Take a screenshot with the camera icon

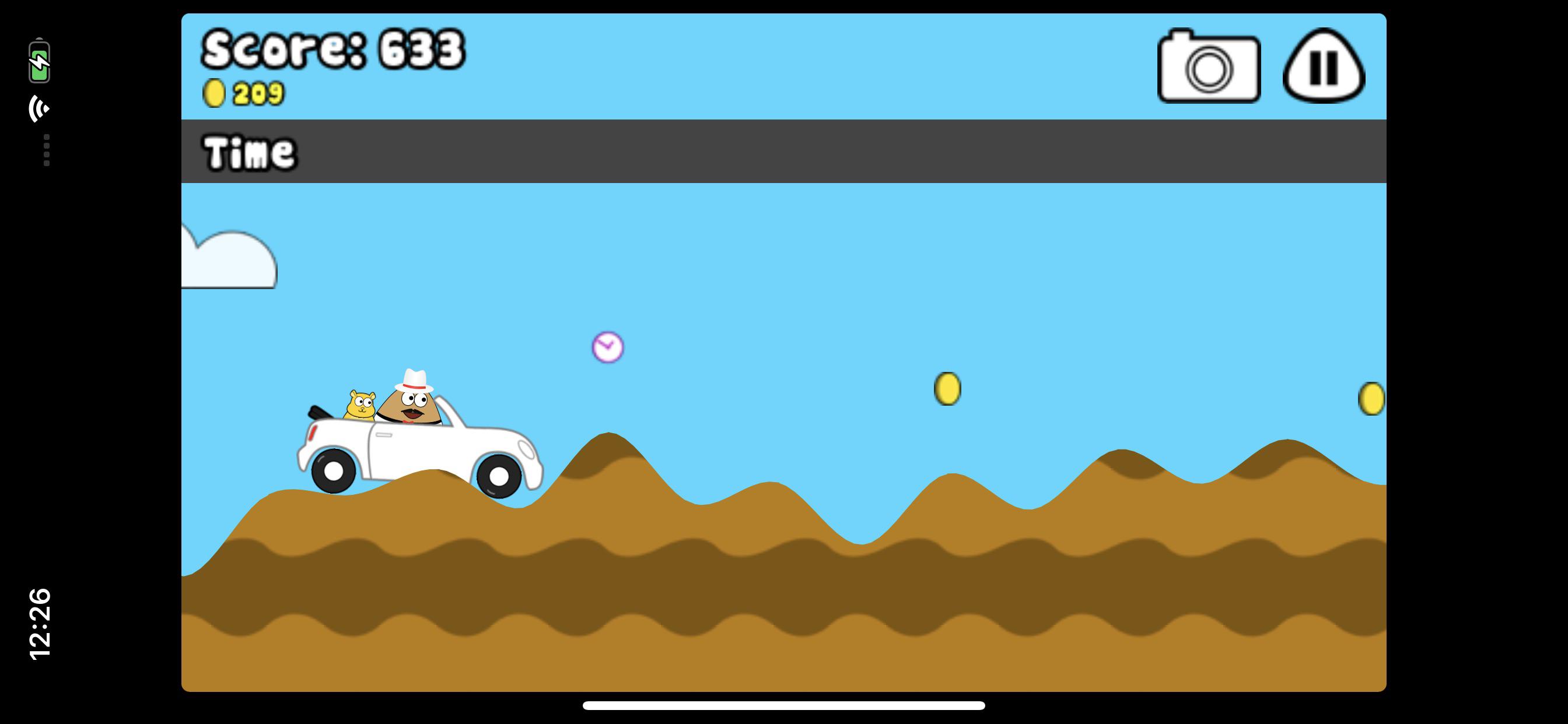click(1207, 67)
